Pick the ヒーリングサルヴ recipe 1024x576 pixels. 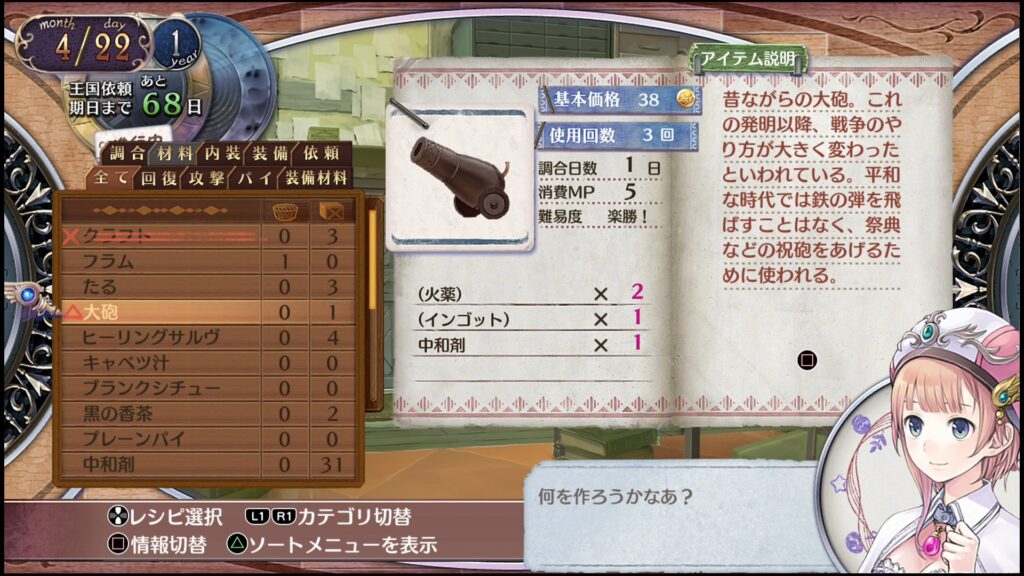(x=160, y=338)
